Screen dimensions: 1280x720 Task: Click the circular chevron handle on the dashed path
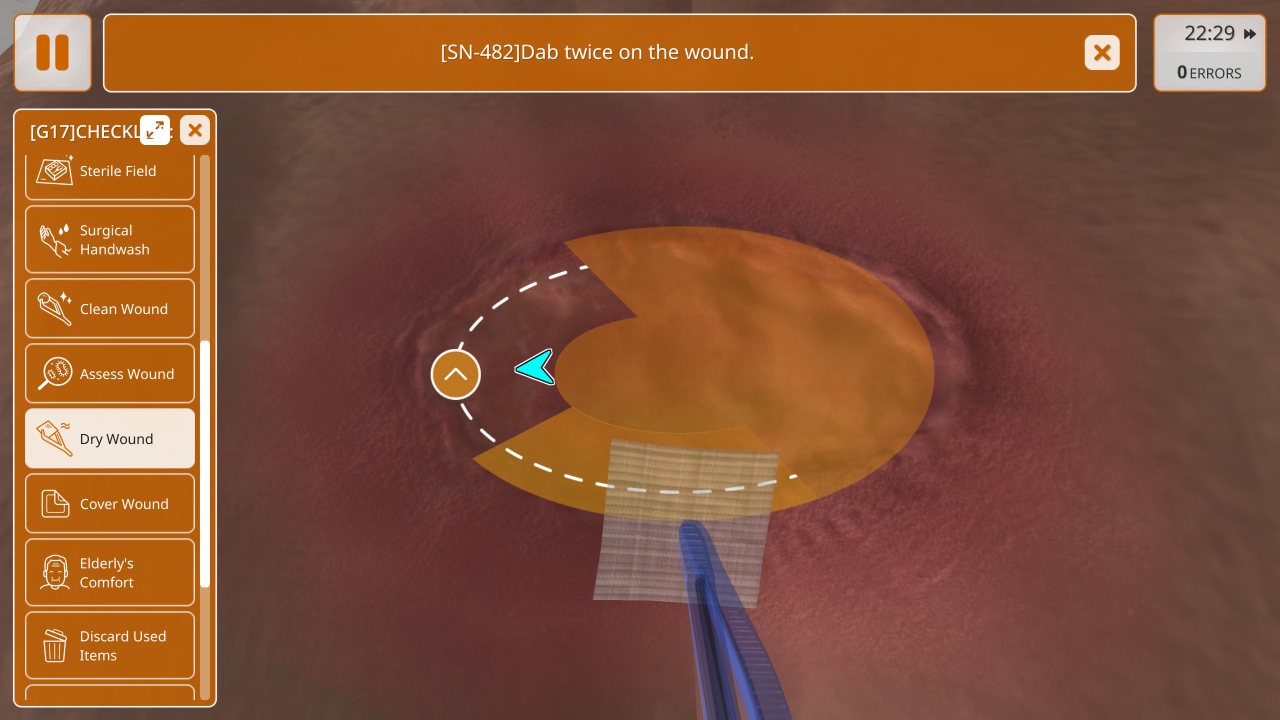pos(456,375)
